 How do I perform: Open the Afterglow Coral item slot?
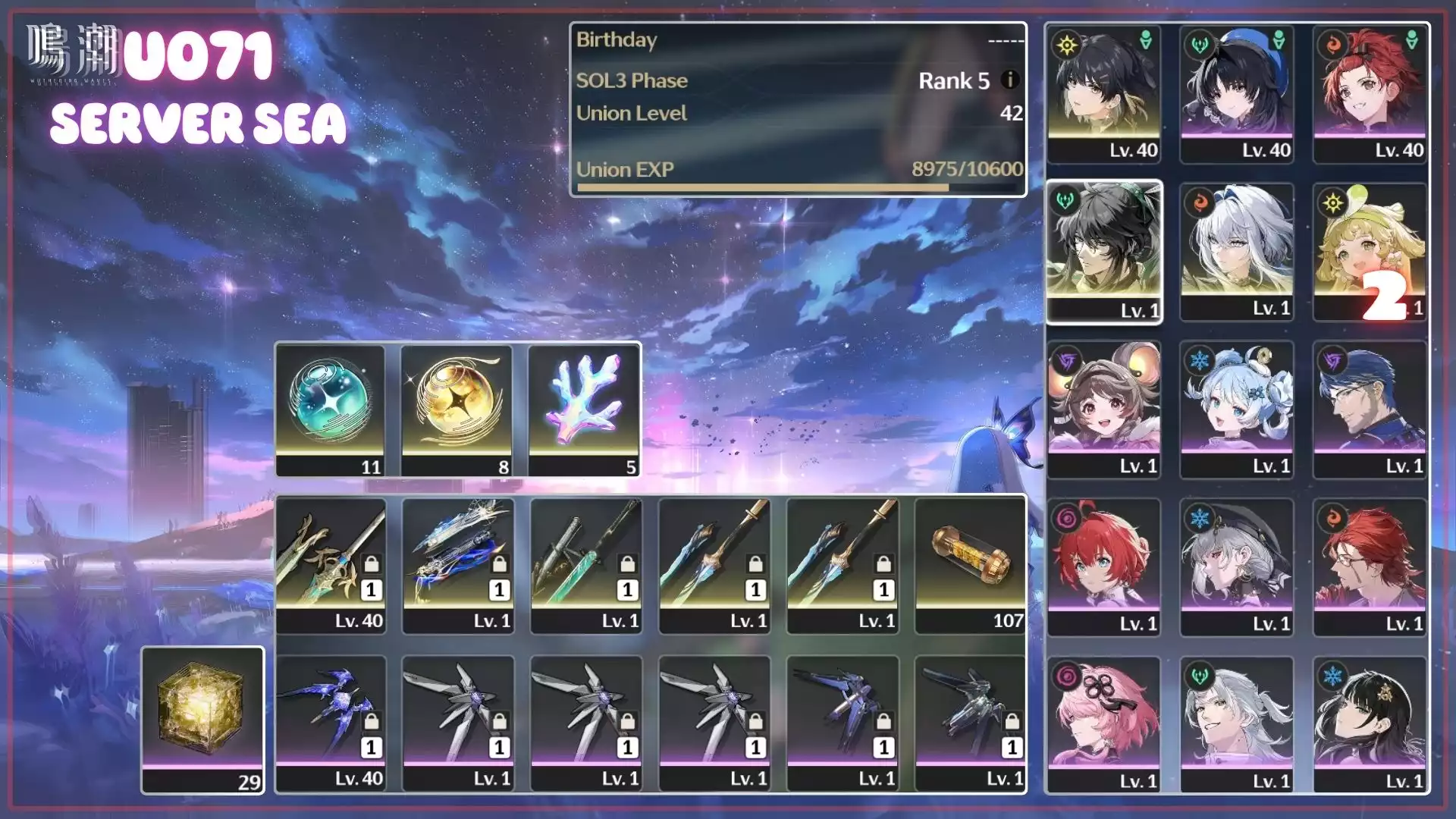pyautogui.click(x=584, y=409)
